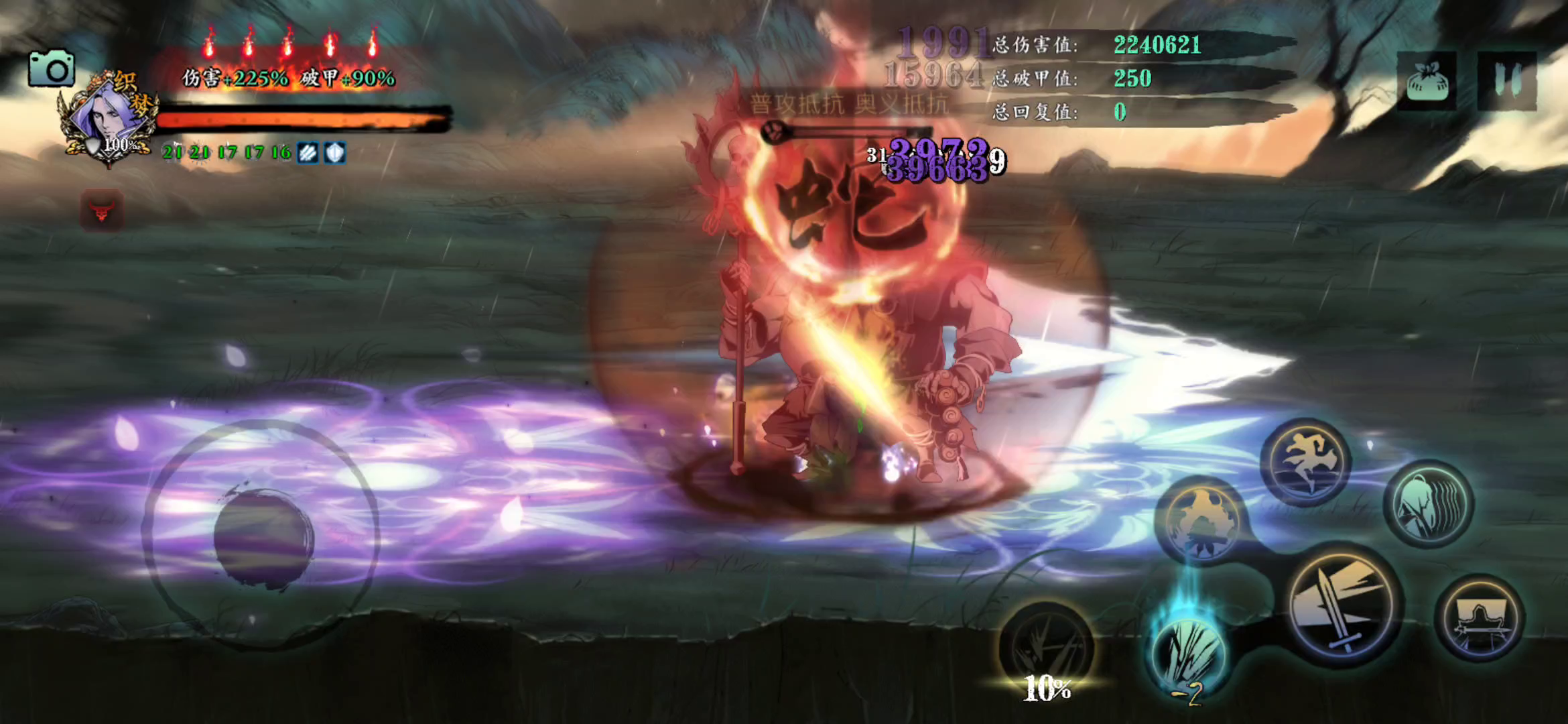
Task: Activate the hooded figure dash skill
Action: (x=1429, y=503)
